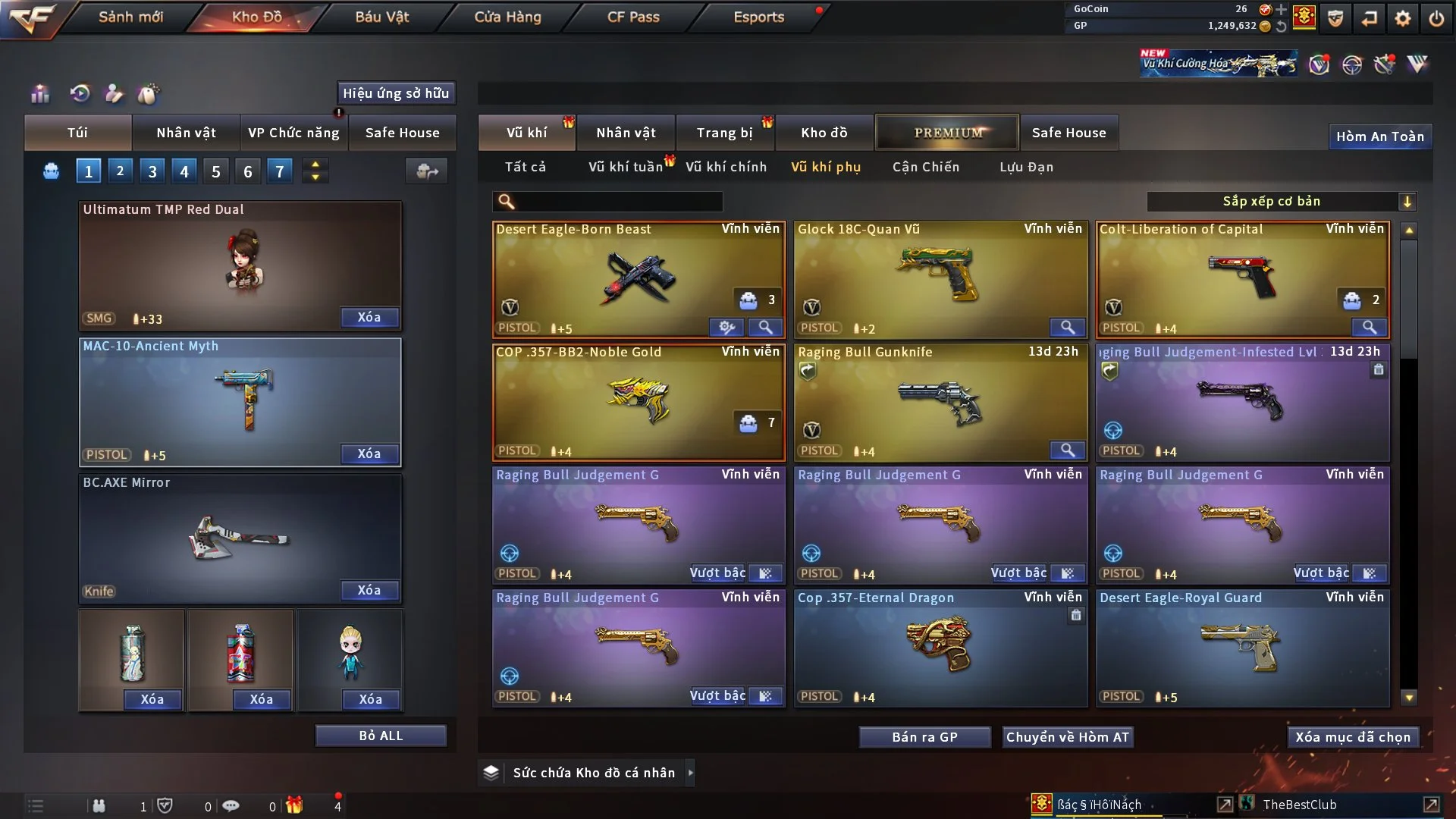Viewport: 1456px width, 819px height.
Task: Click the Bỏ ALL button
Action: pyautogui.click(x=380, y=735)
